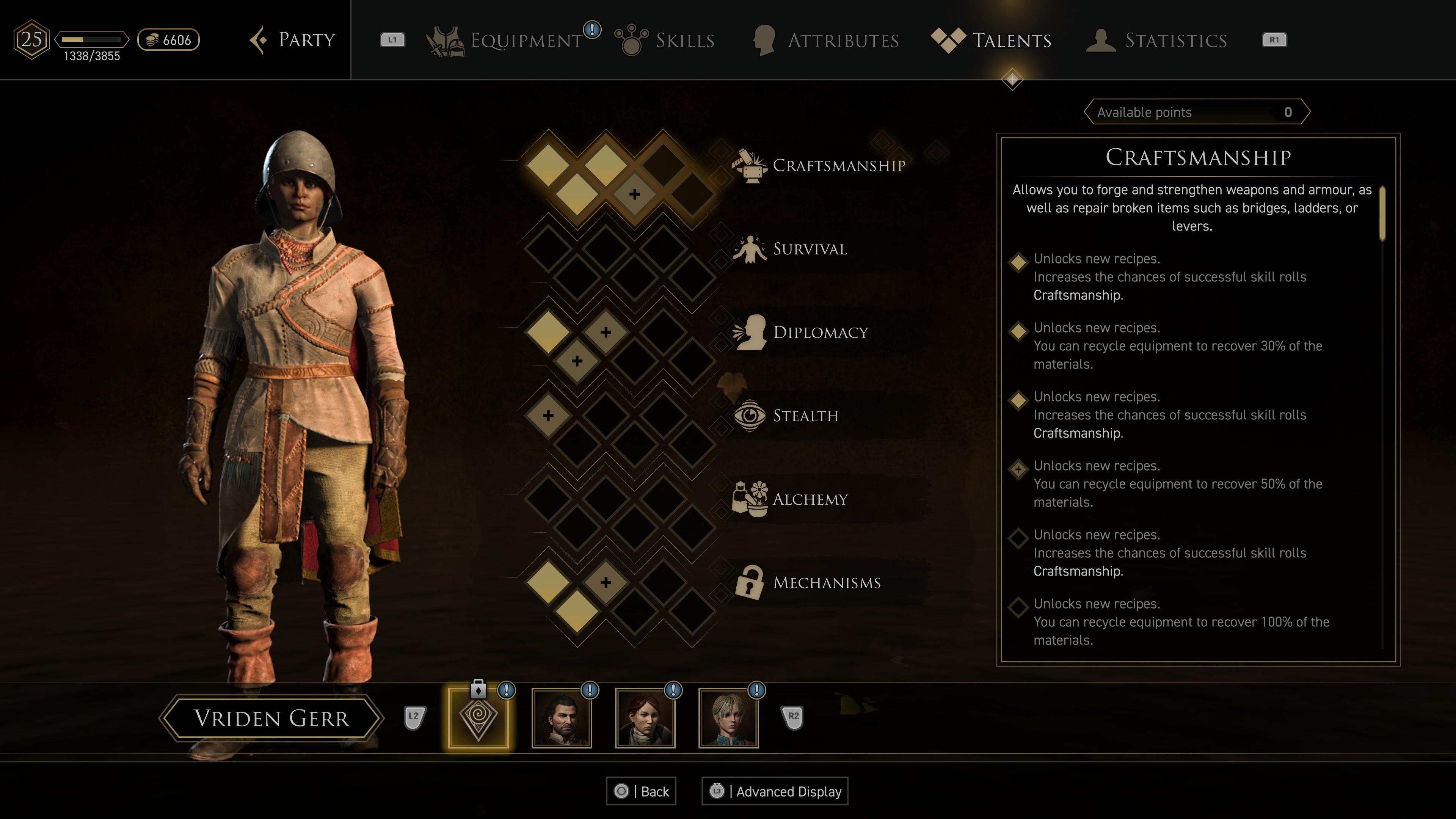This screenshot has height=819, width=1456.
Task: Return to the Party screen
Action: click(x=293, y=40)
